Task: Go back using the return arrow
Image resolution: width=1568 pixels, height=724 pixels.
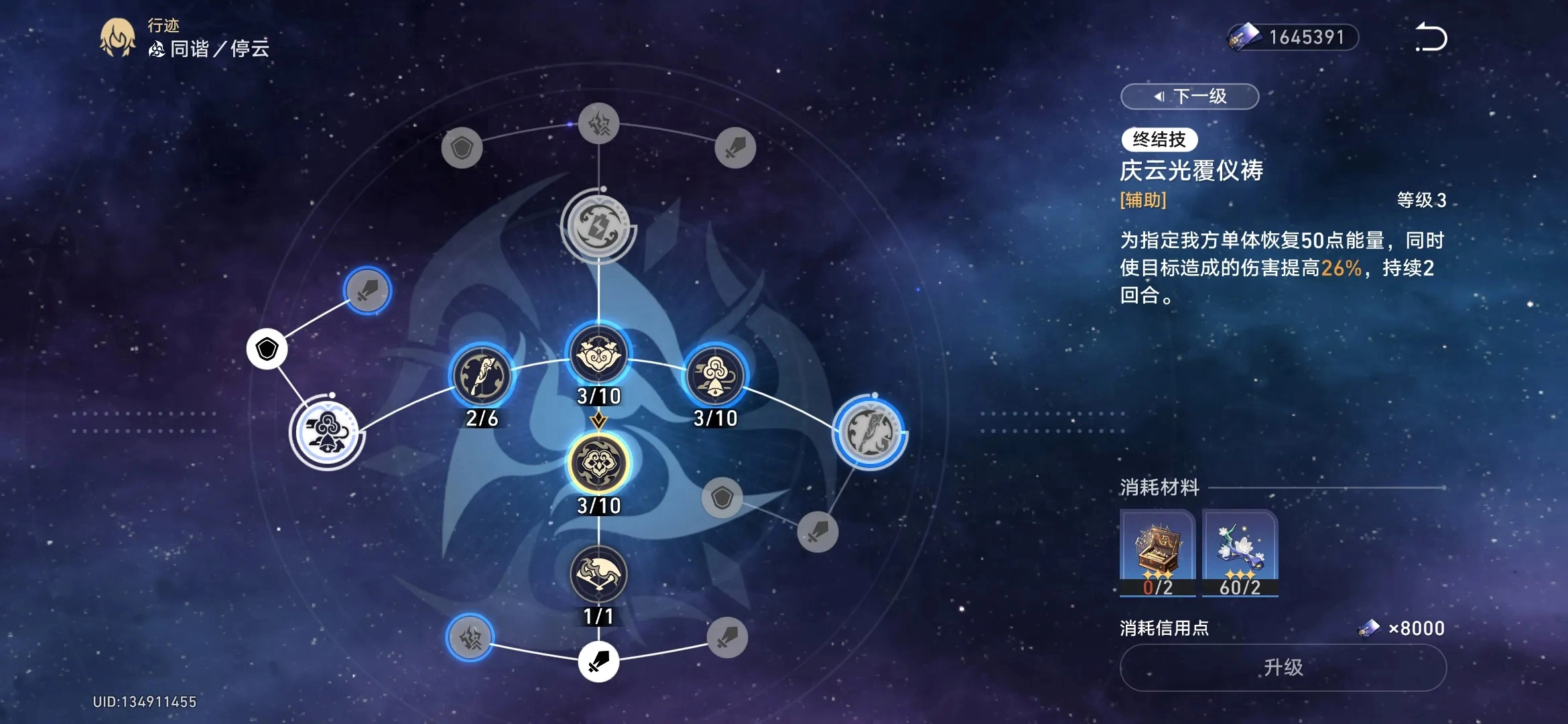Action: click(x=1431, y=38)
